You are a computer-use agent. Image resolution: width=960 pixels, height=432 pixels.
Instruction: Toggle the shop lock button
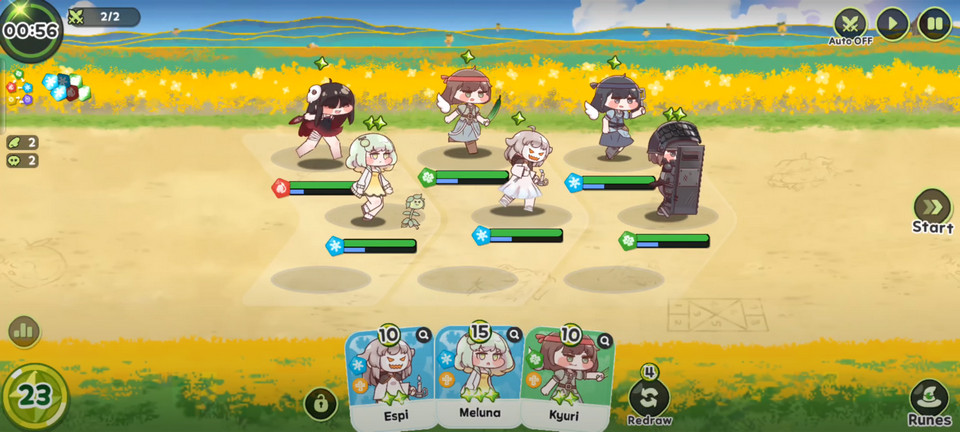tap(320, 404)
